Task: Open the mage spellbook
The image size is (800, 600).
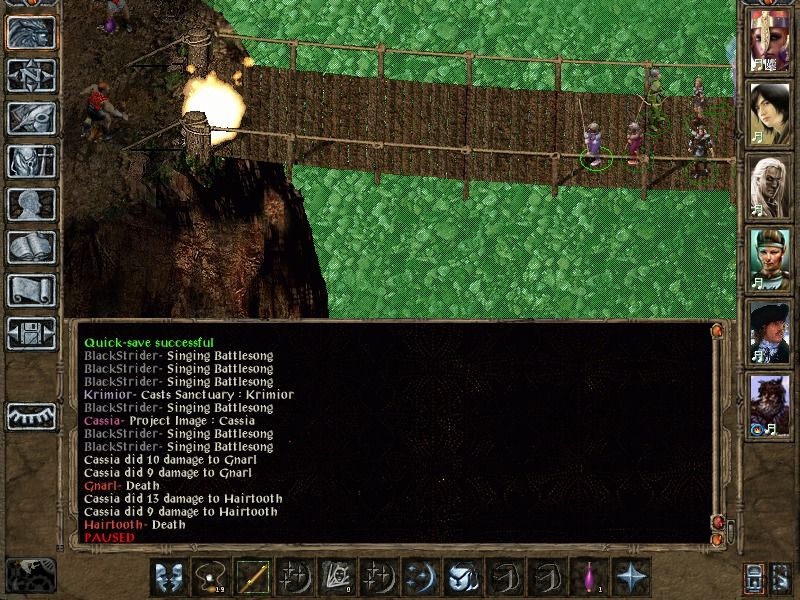Action: [x=31, y=247]
